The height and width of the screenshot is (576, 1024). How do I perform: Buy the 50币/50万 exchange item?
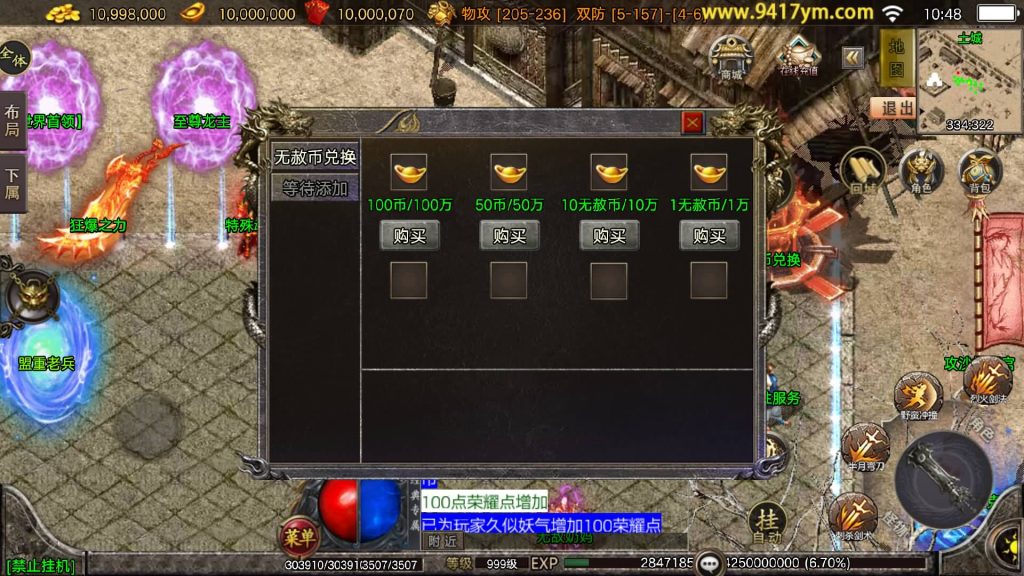[x=509, y=236]
